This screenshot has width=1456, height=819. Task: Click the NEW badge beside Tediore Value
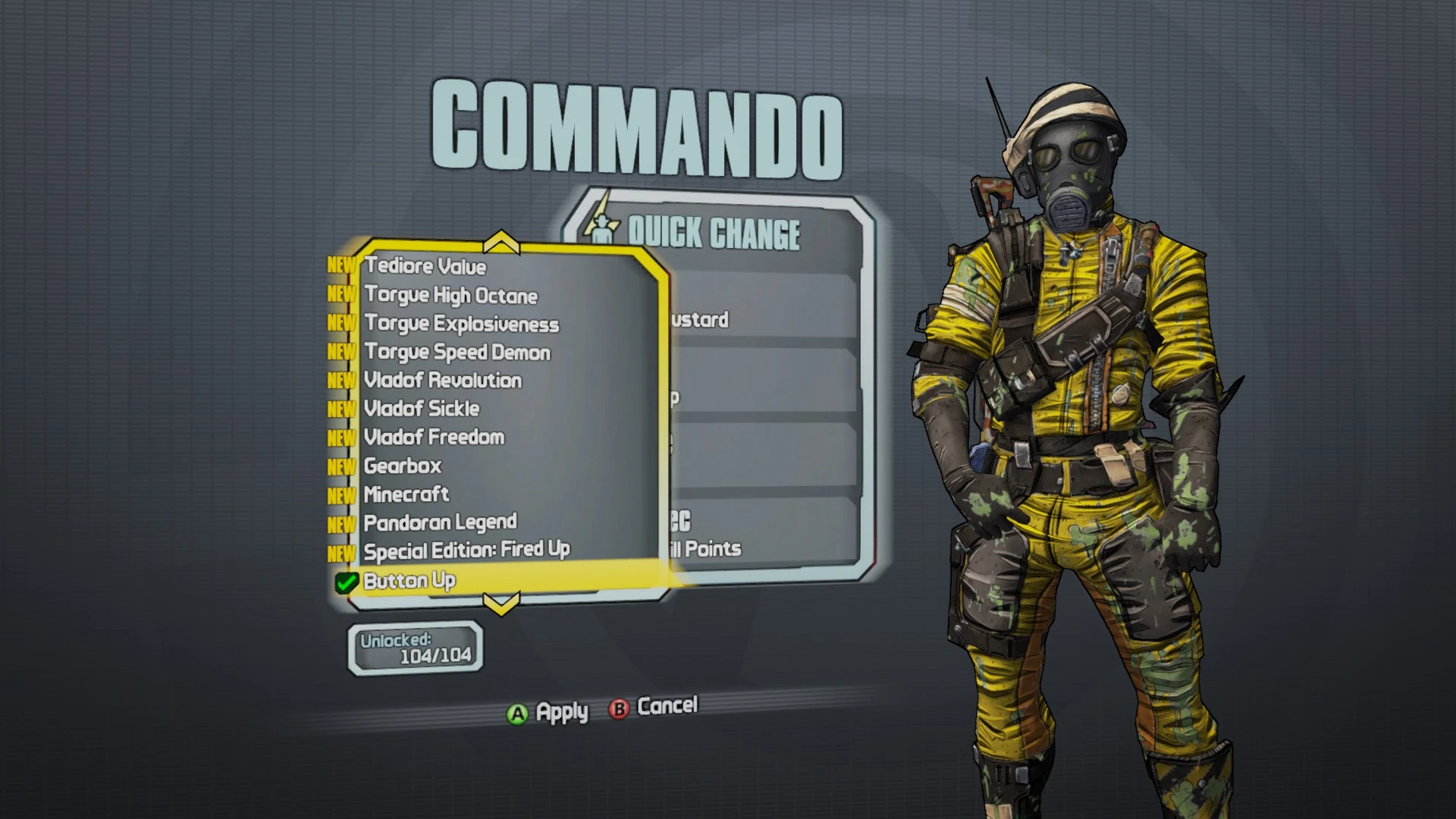click(x=343, y=266)
